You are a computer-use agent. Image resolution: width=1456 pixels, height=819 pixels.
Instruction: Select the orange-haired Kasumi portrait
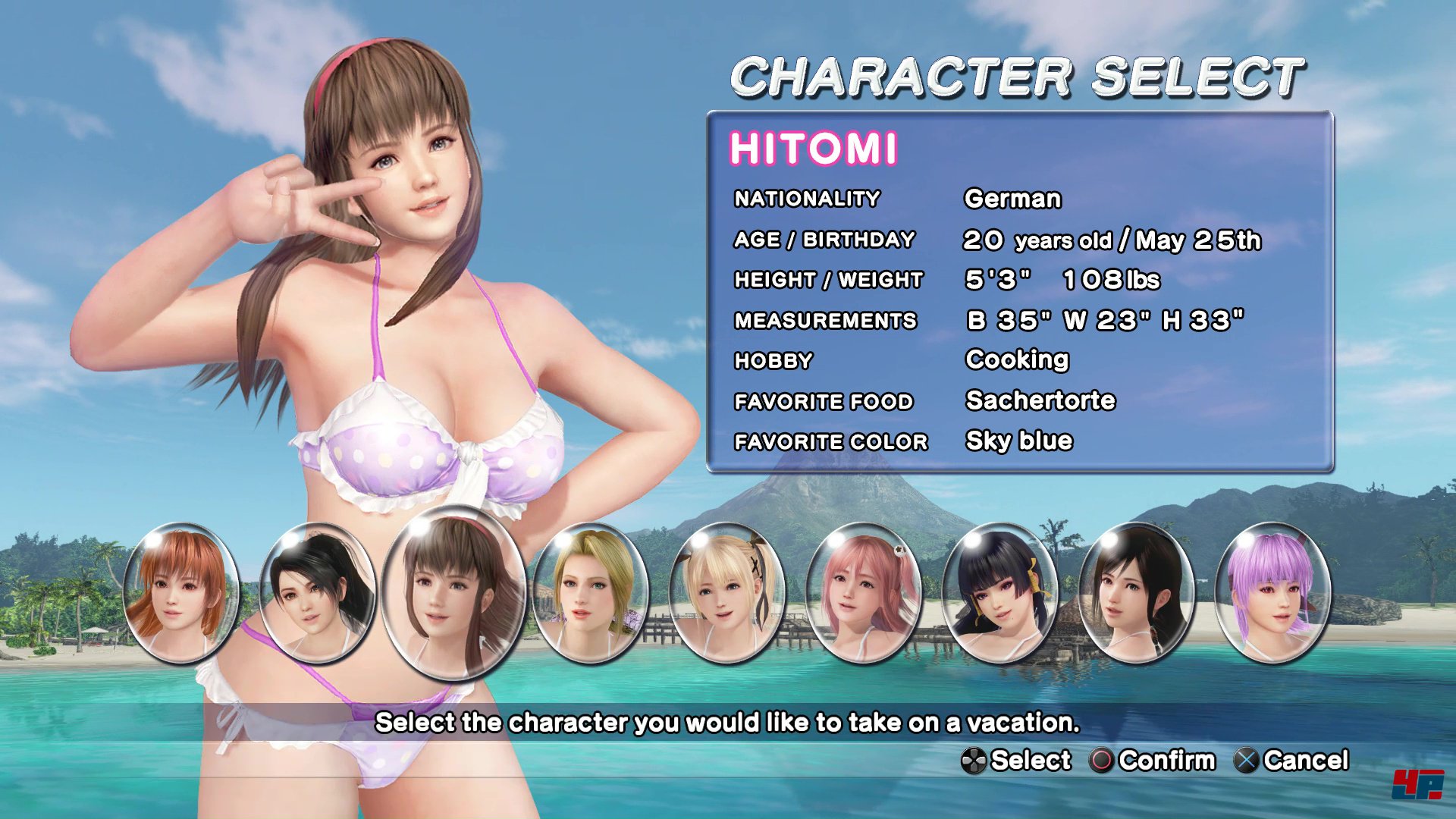180,592
